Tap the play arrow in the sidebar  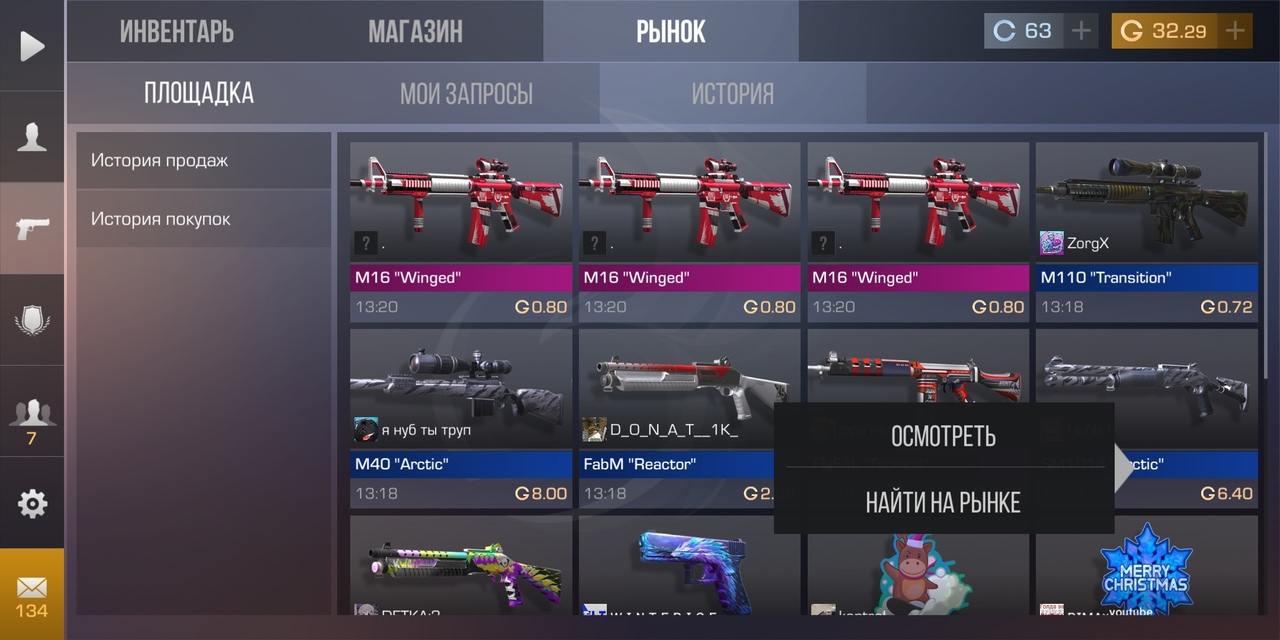(x=32, y=46)
